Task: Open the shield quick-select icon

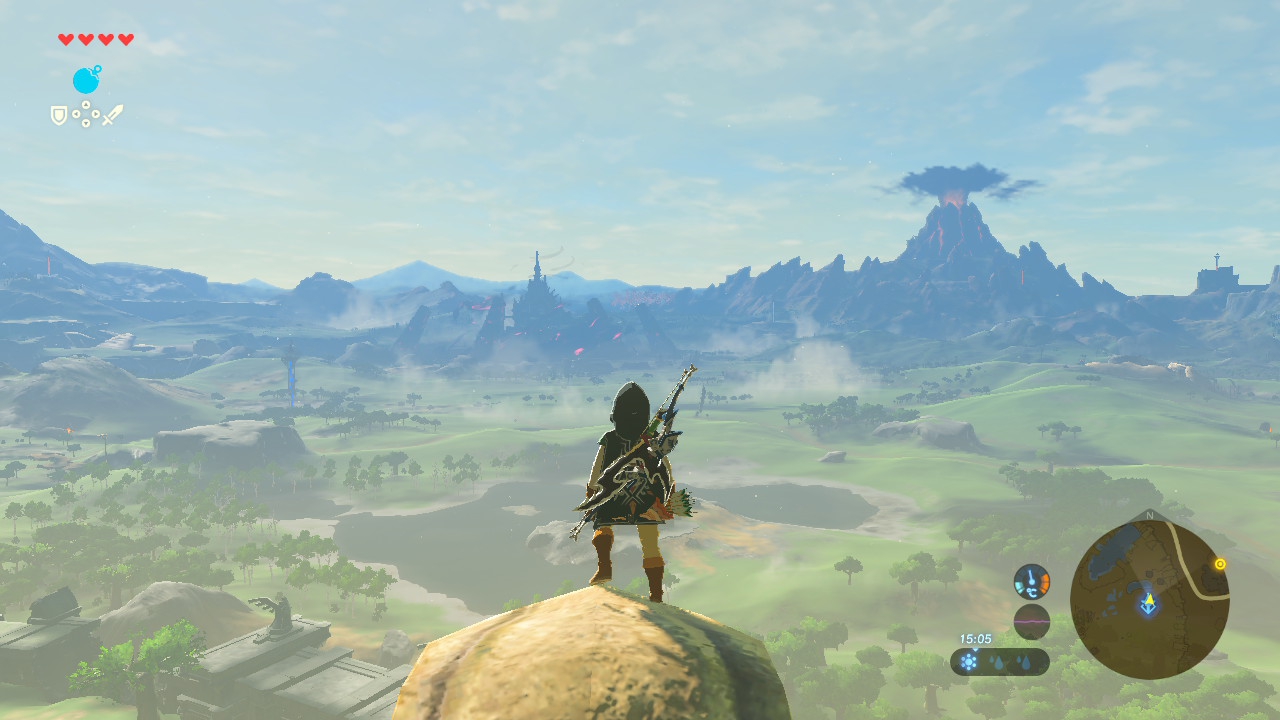Action: [x=59, y=115]
